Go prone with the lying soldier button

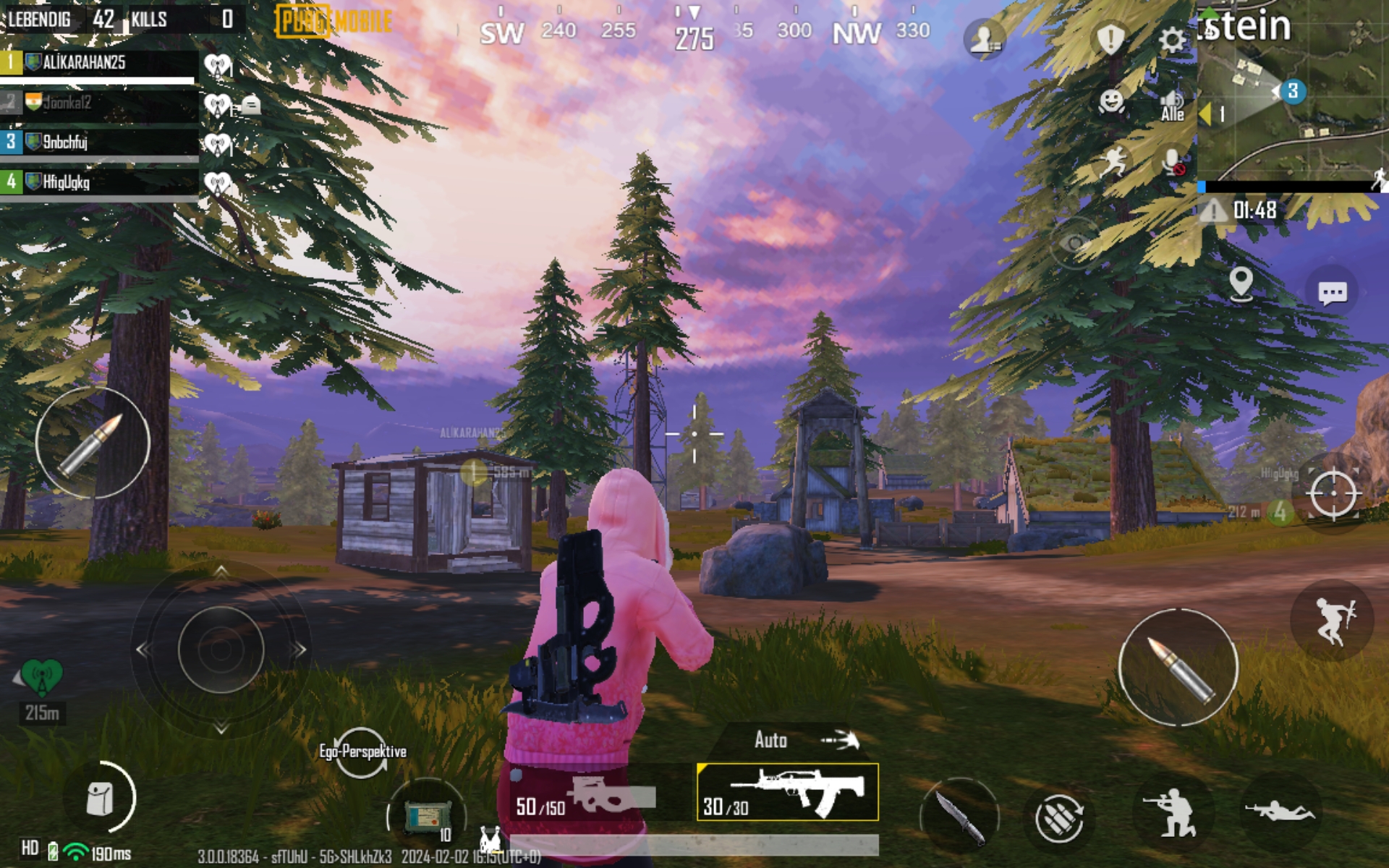coord(1280,812)
